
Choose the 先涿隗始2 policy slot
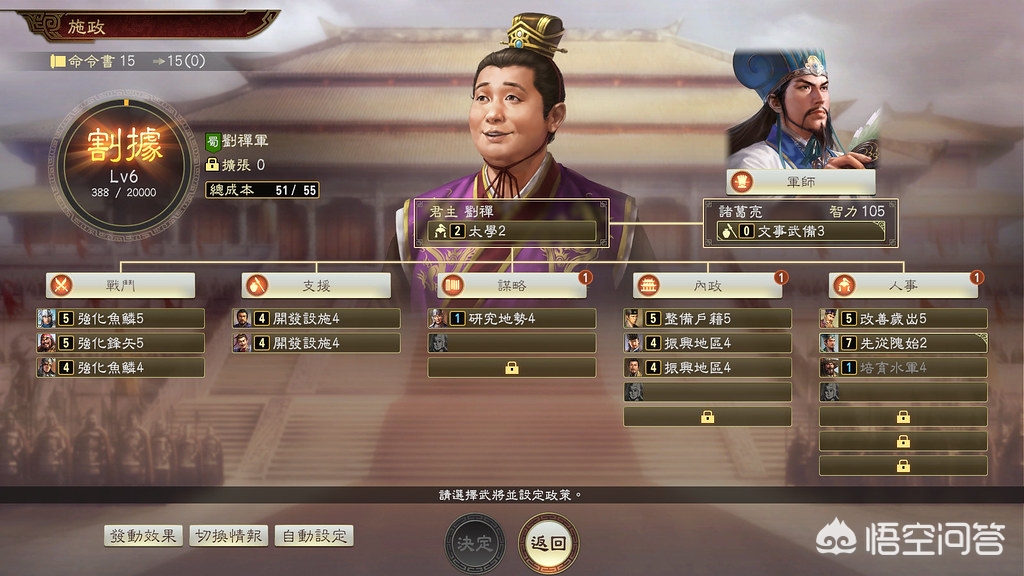point(903,343)
